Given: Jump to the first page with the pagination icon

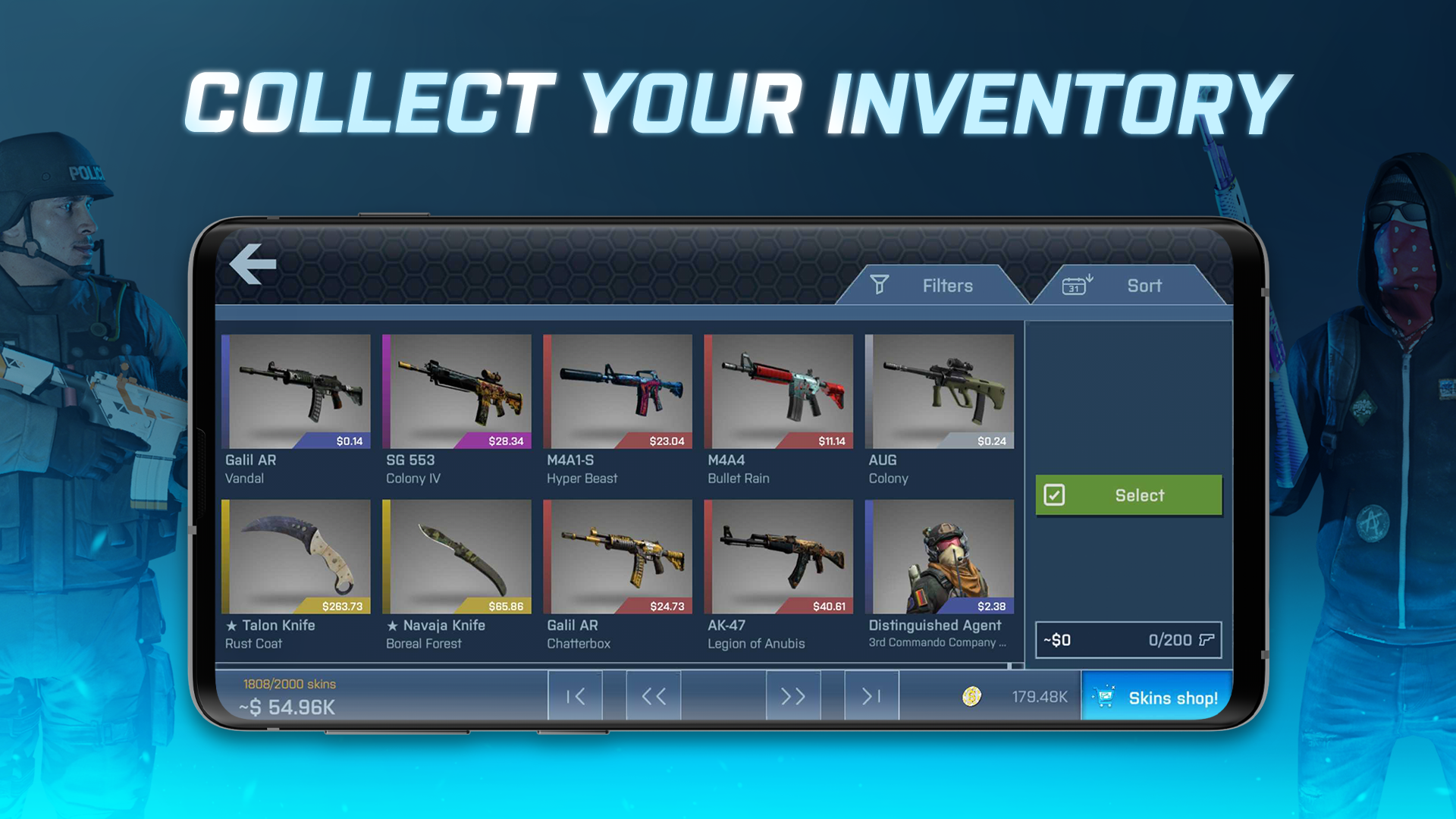Looking at the screenshot, I should (575, 695).
